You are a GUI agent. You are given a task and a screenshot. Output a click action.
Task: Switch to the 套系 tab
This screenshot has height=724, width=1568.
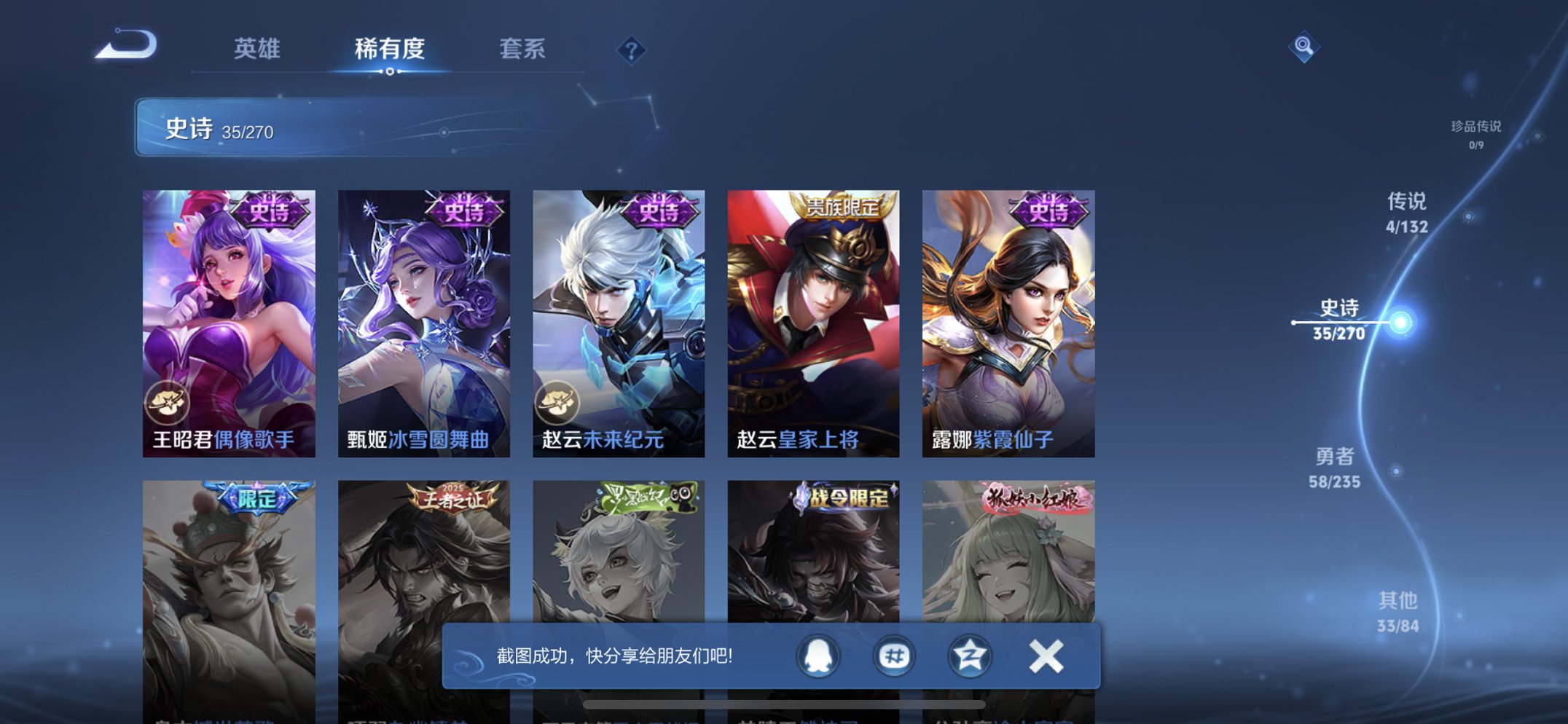523,50
